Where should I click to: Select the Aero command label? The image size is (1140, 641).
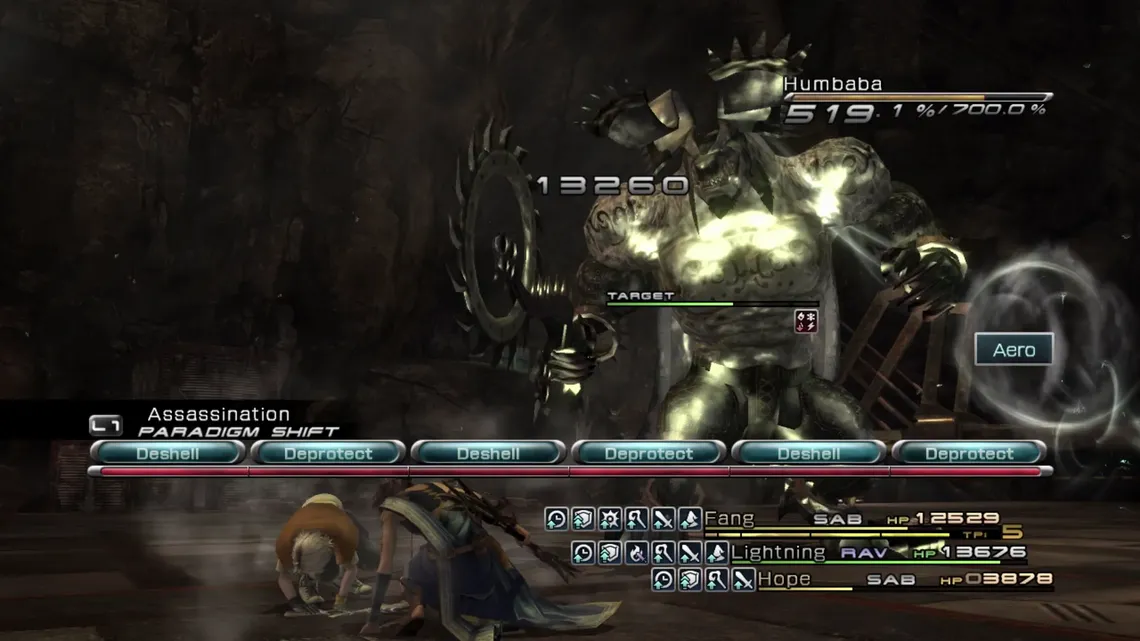[x=1014, y=350]
